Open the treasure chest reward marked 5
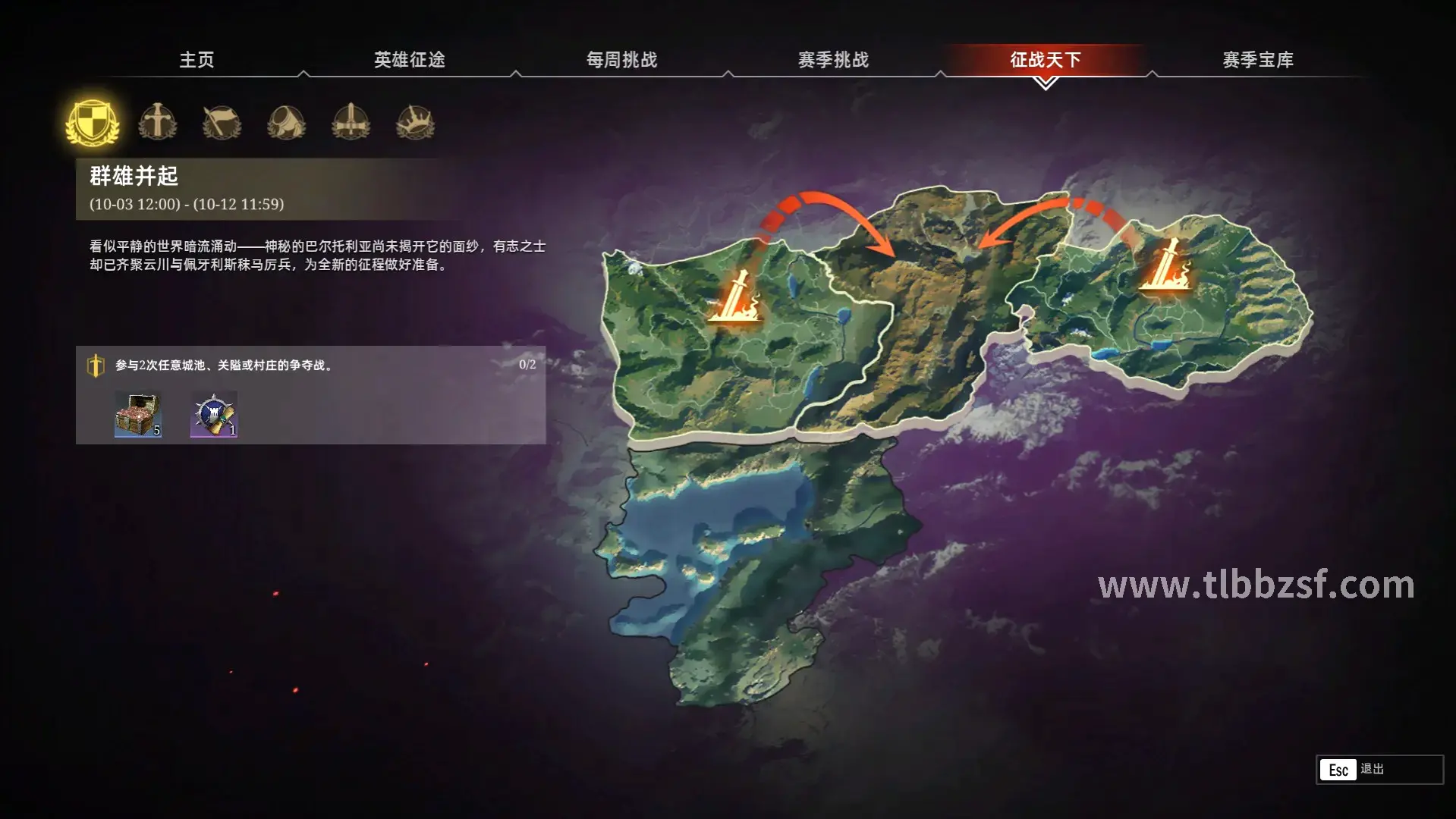1456x819 pixels. click(x=138, y=414)
